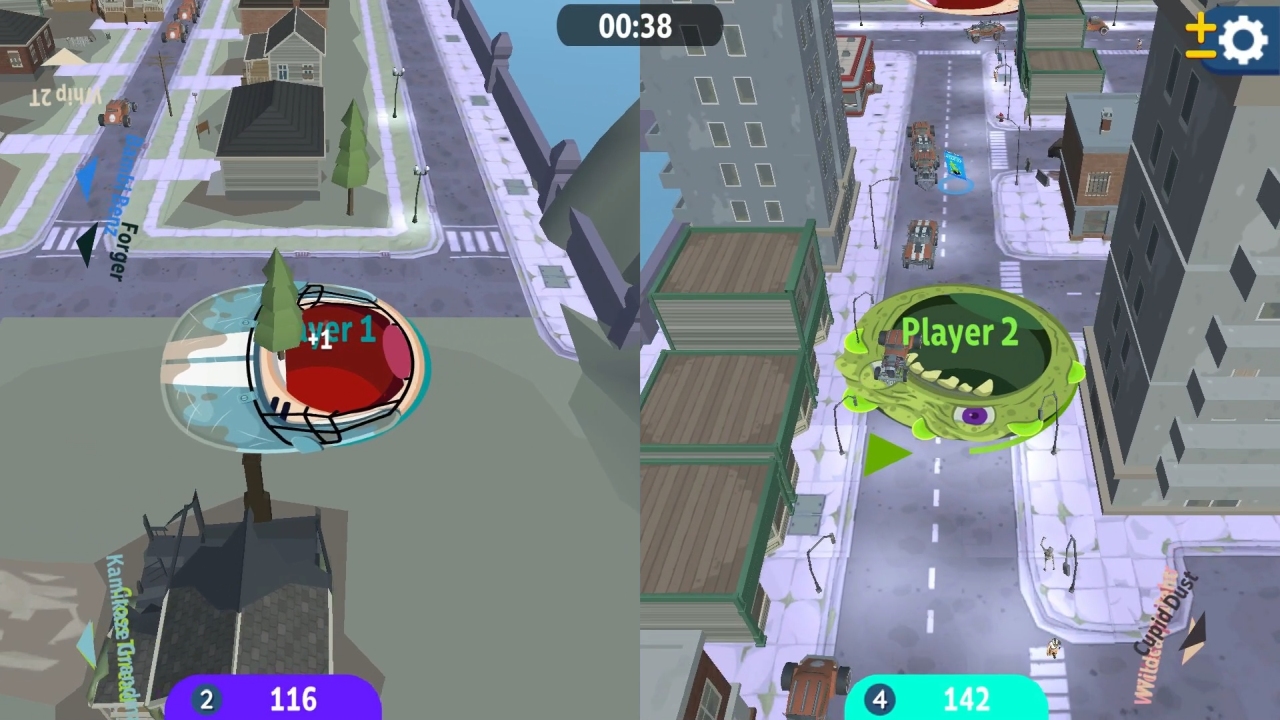Click Player 1's rank badge showing 2
1280x720 pixels.
point(206,699)
